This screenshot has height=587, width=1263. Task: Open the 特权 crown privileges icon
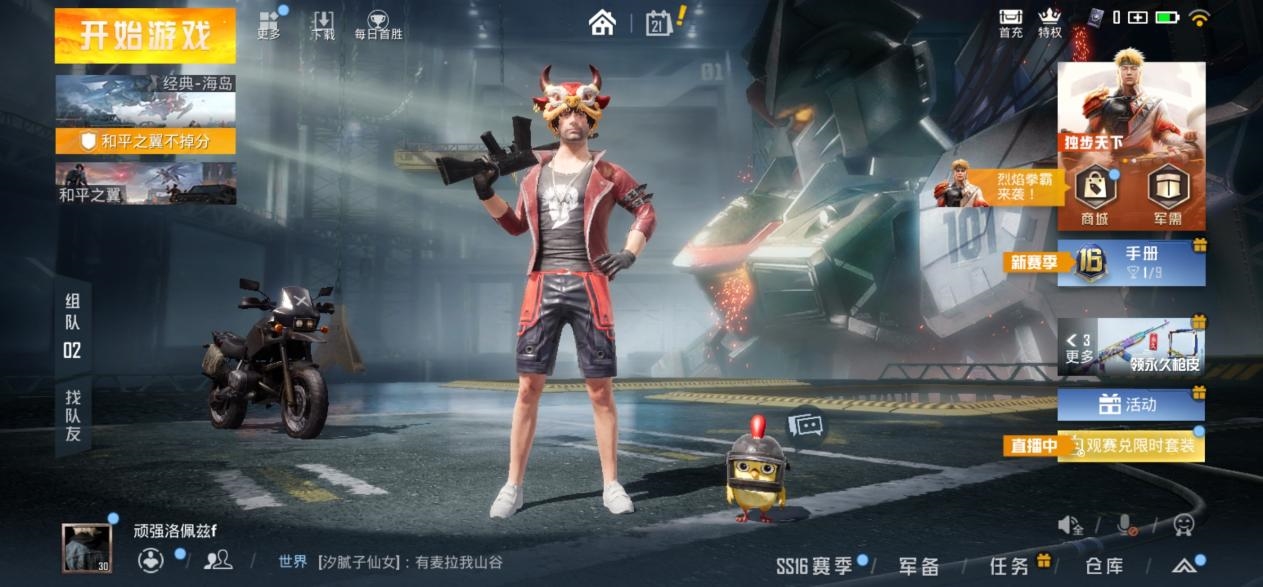[1049, 23]
